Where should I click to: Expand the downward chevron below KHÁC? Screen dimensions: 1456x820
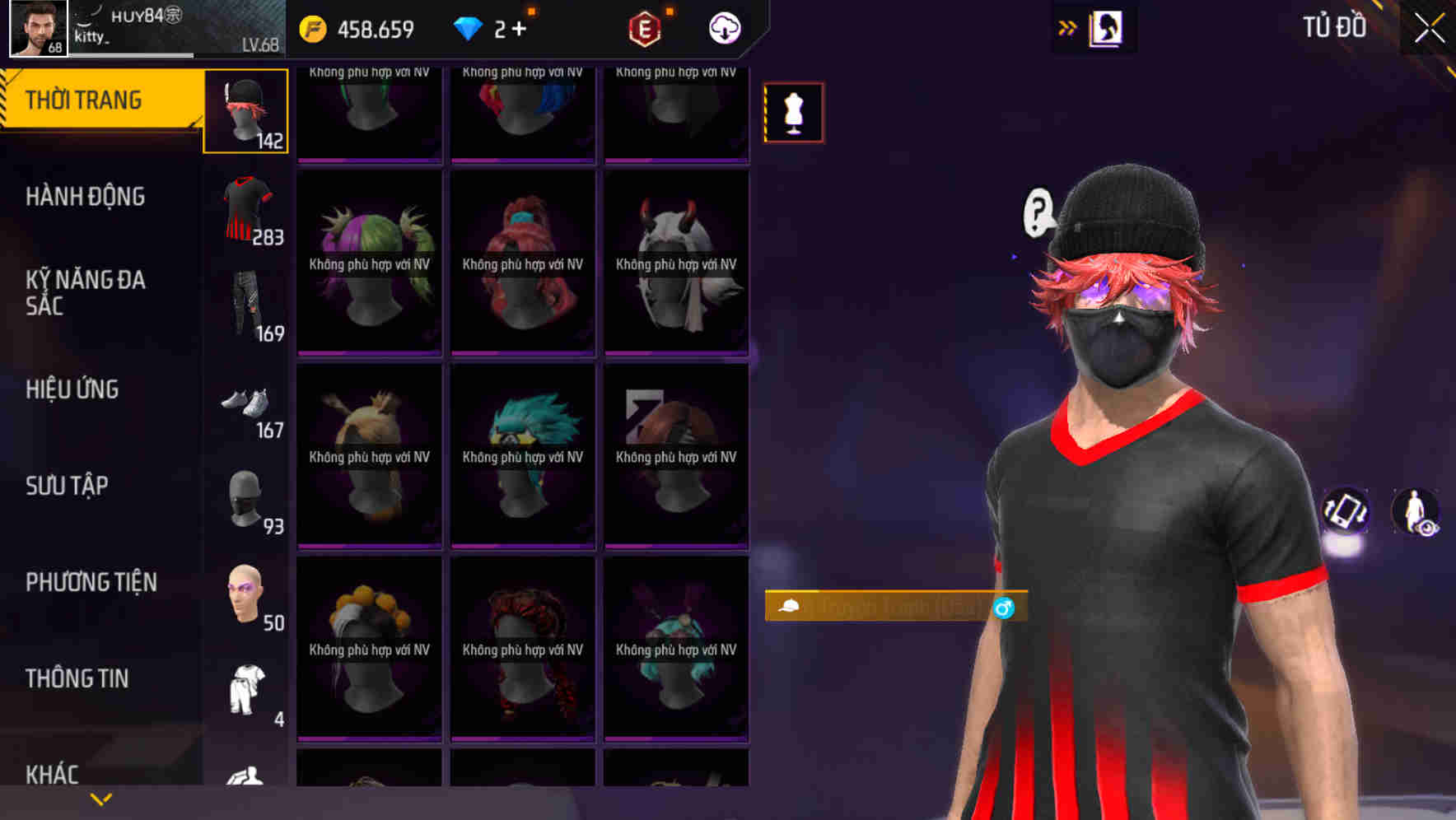click(x=100, y=799)
